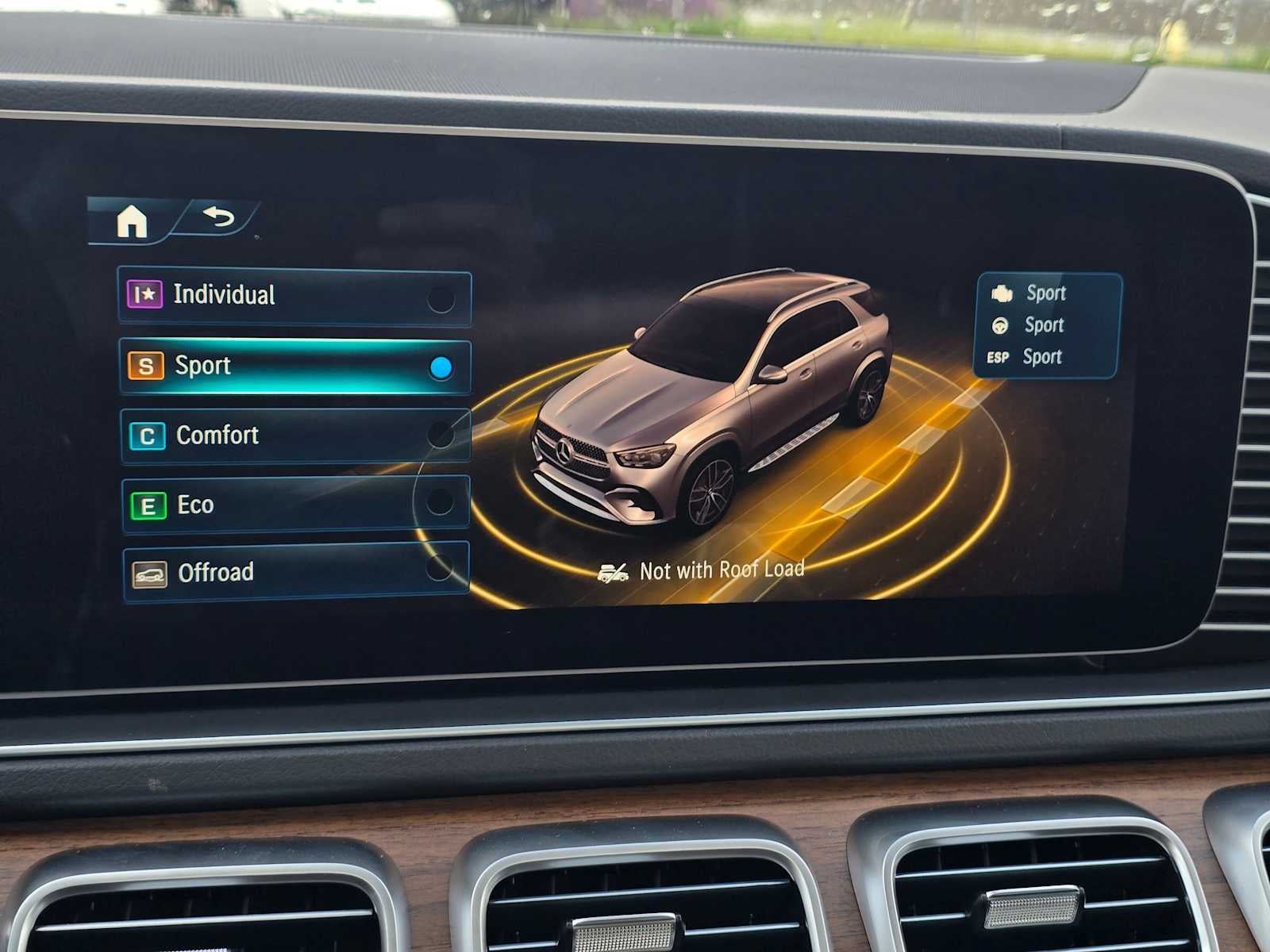Select the Sport mode radio button
This screenshot has height=952, width=1270.
pos(441,367)
